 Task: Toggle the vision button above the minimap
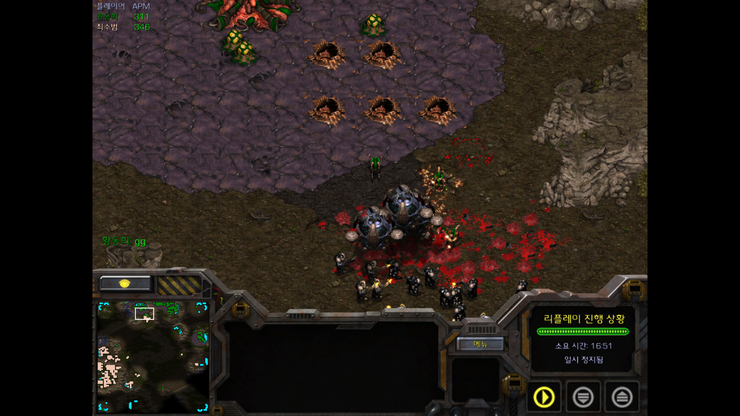click(x=126, y=284)
